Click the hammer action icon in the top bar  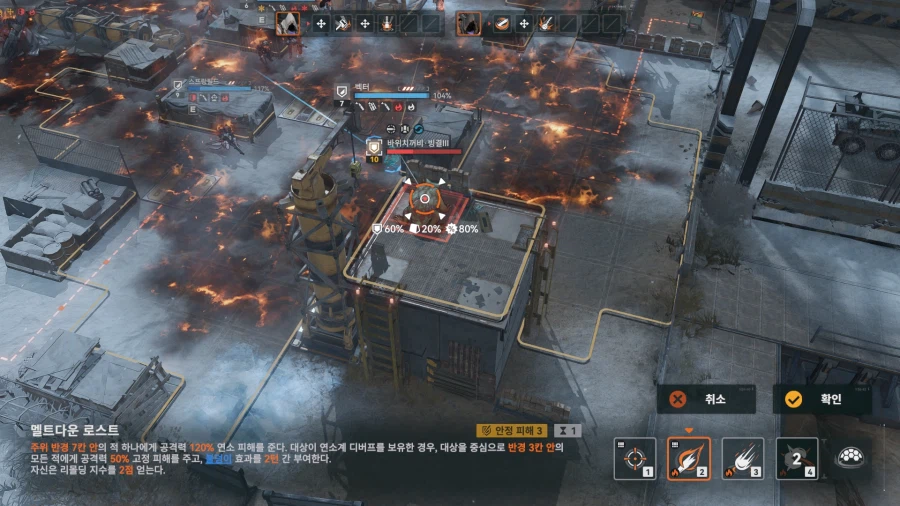pos(343,23)
